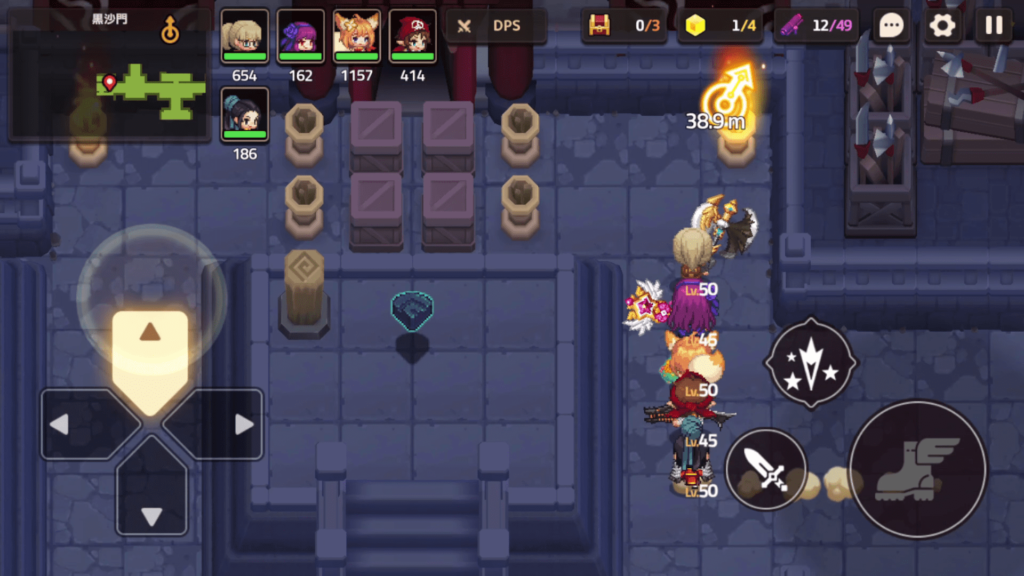Image resolution: width=1024 pixels, height=576 pixels.
Task: Tap the sword attack button
Action: 765,469
